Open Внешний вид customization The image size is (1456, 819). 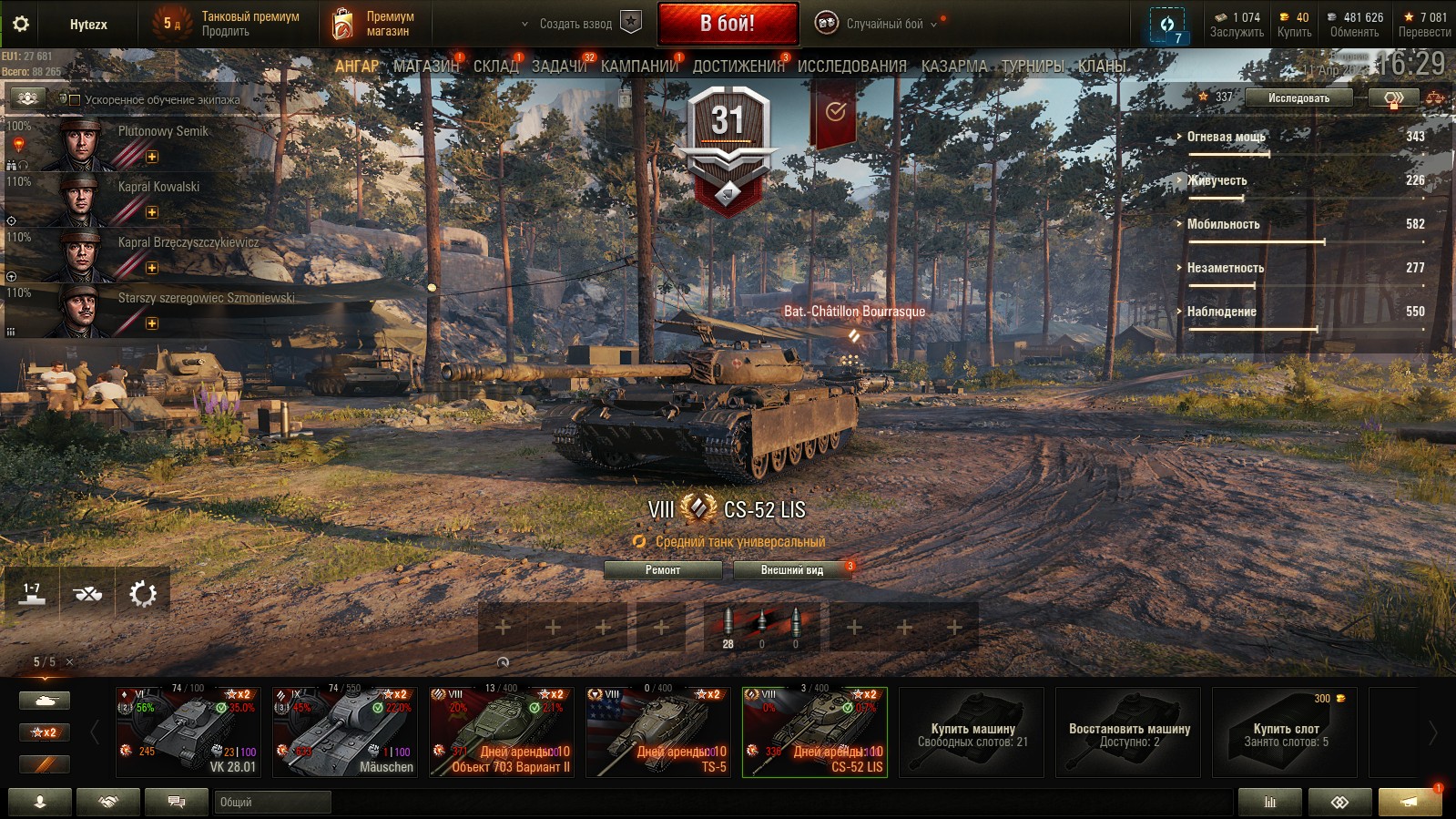point(792,570)
